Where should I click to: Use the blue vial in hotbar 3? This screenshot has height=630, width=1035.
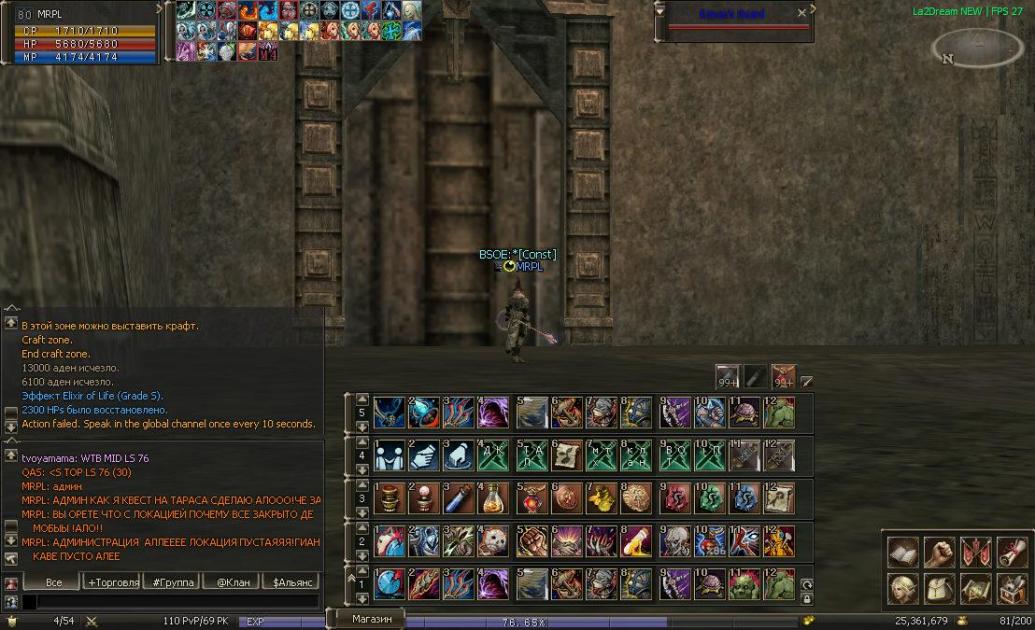457,497
